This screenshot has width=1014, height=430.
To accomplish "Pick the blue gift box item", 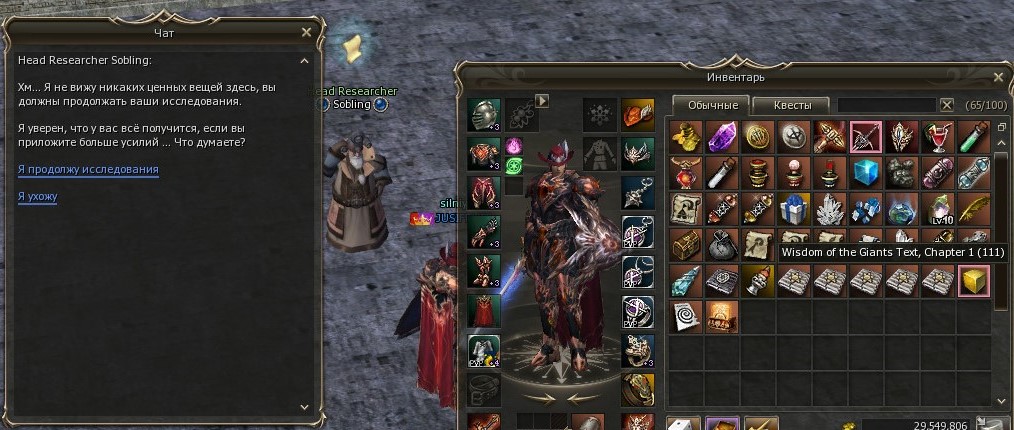I will tap(792, 209).
